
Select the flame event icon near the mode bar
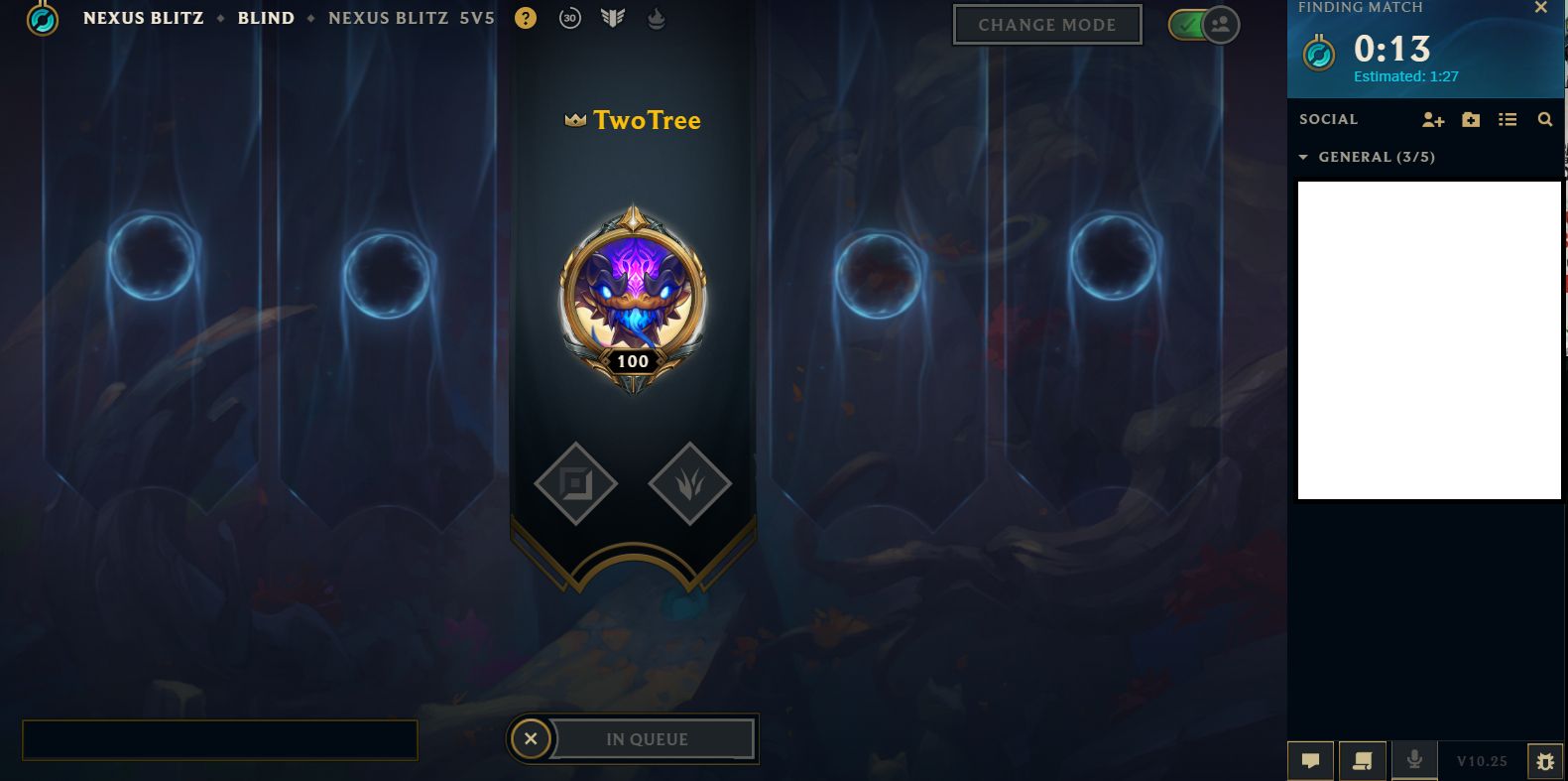click(x=655, y=18)
